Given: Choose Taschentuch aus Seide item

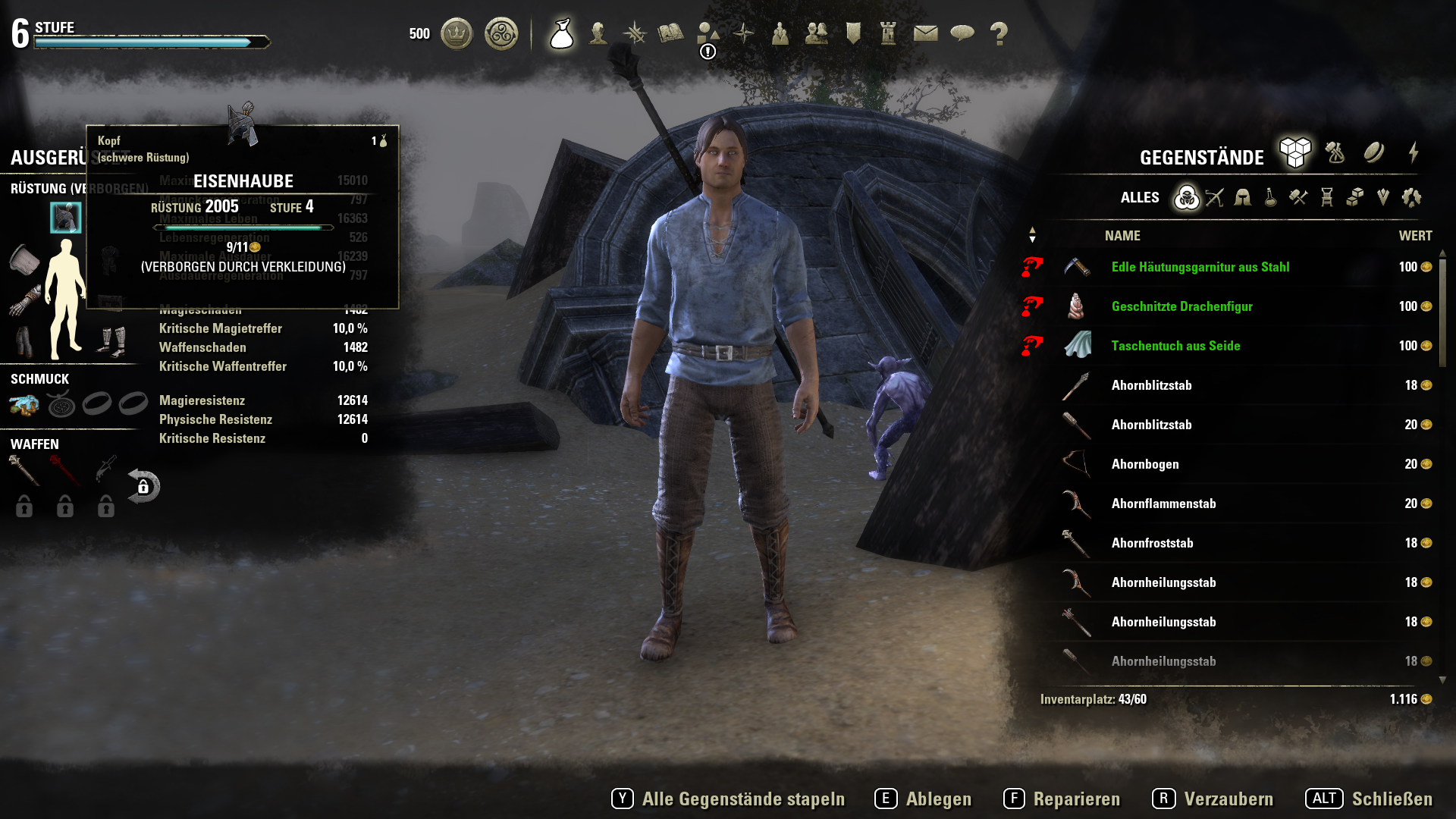Looking at the screenshot, I should pyautogui.click(x=1175, y=346).
